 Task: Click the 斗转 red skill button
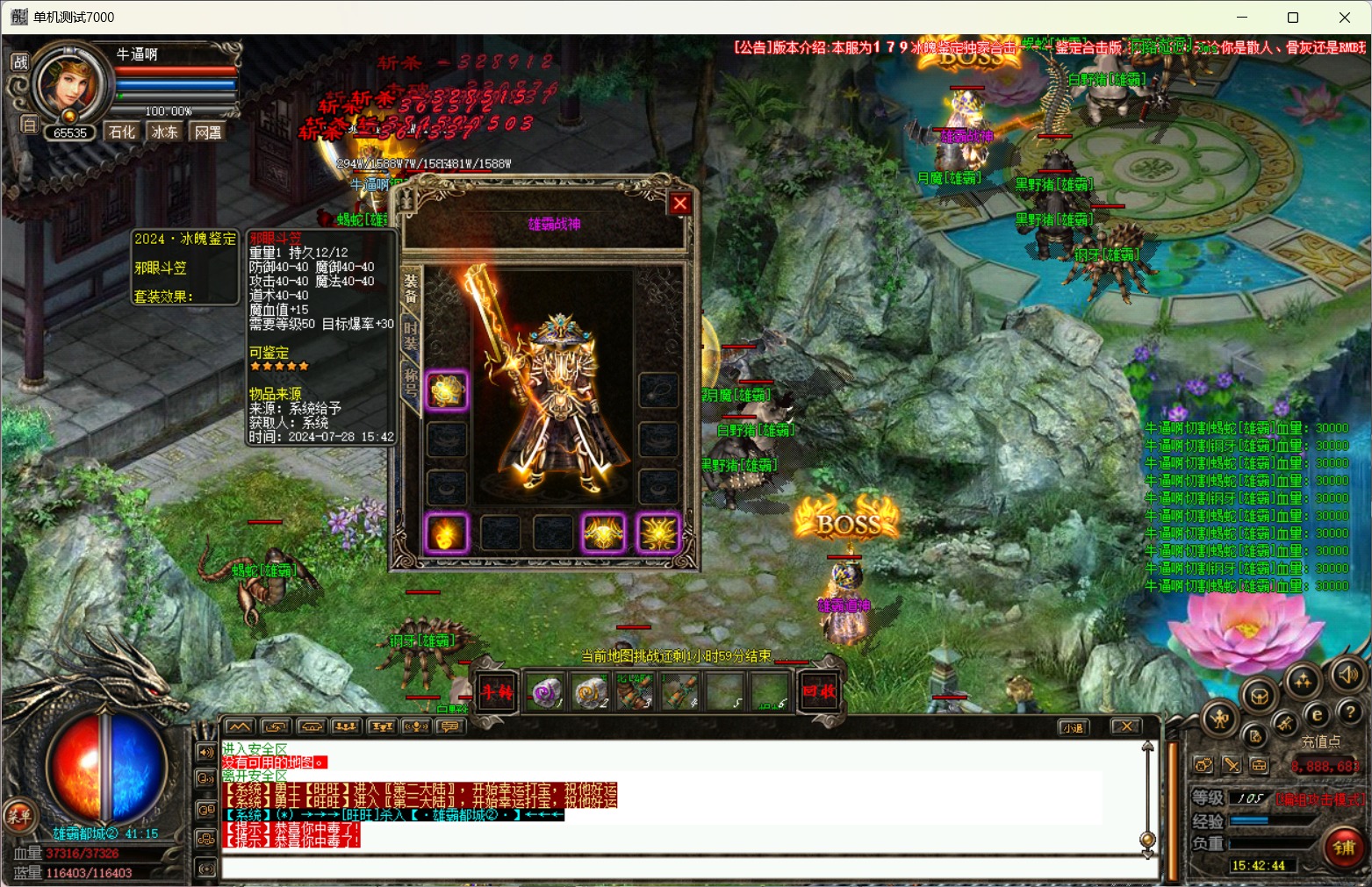496,691
